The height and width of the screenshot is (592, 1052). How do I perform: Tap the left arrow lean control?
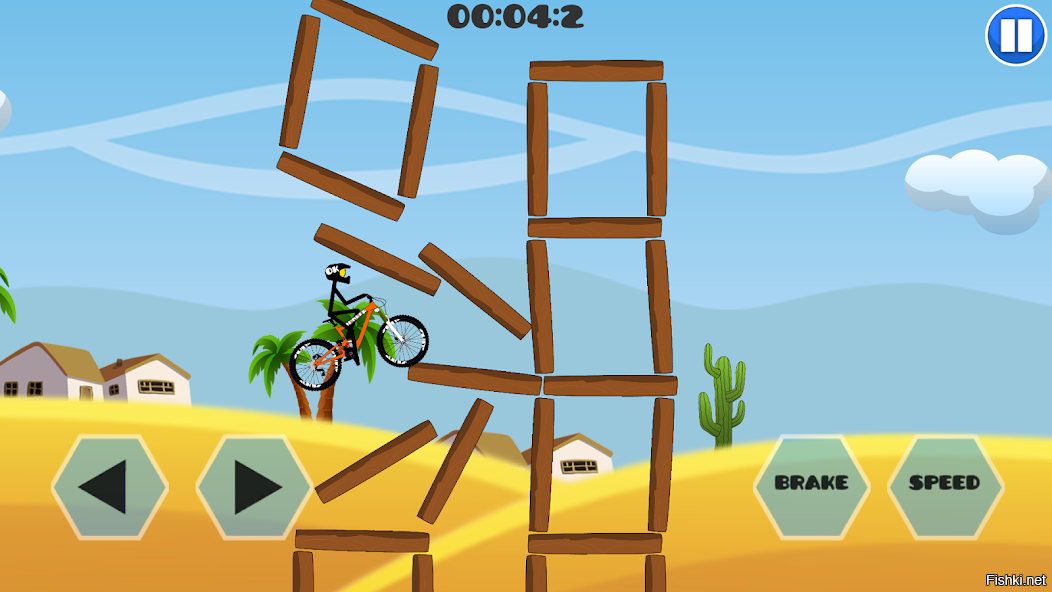pyautogui.click(x=109, y=487)
